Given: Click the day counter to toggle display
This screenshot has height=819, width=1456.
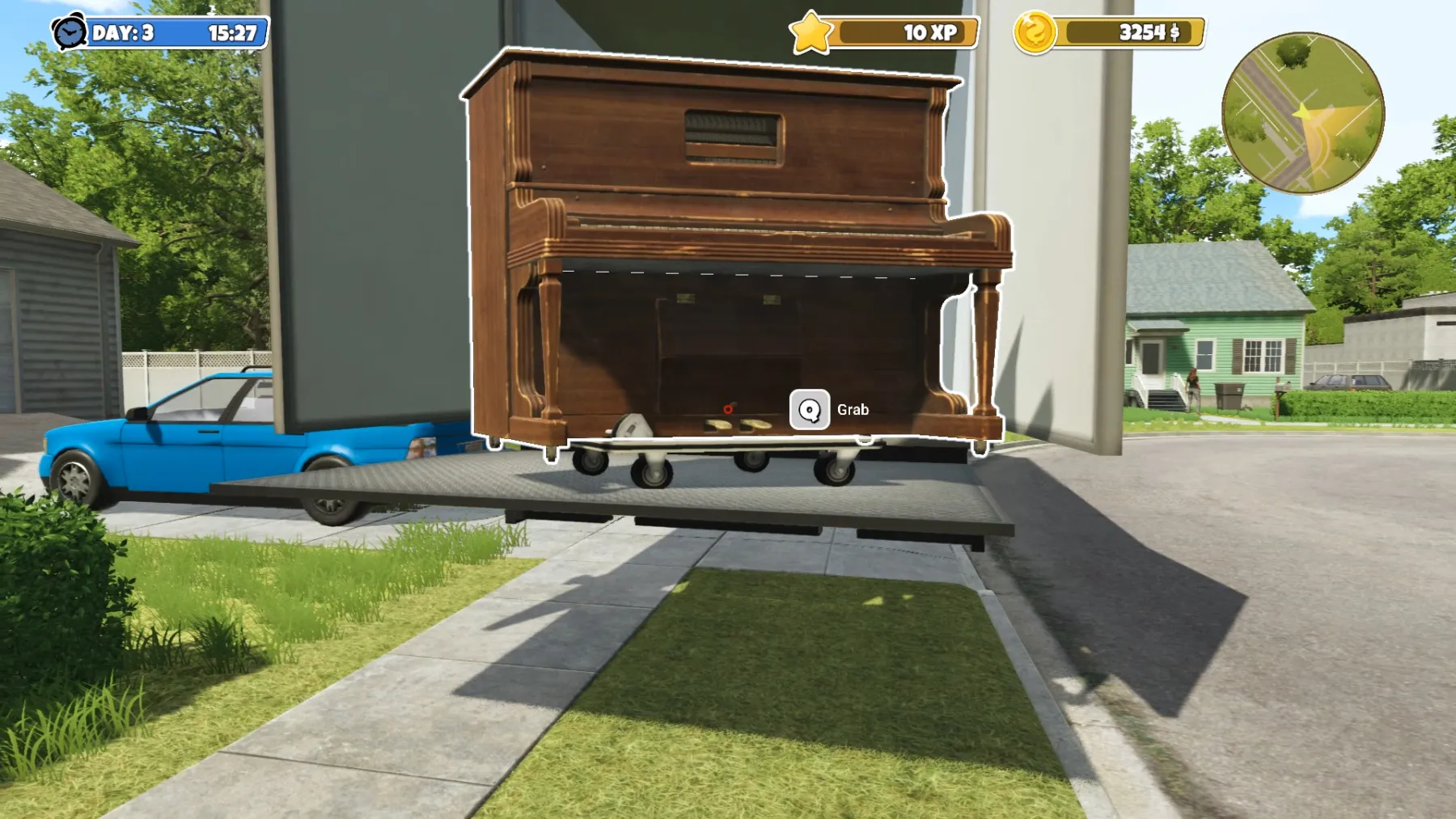Looking at the screenshot, I should coord(123,31).
